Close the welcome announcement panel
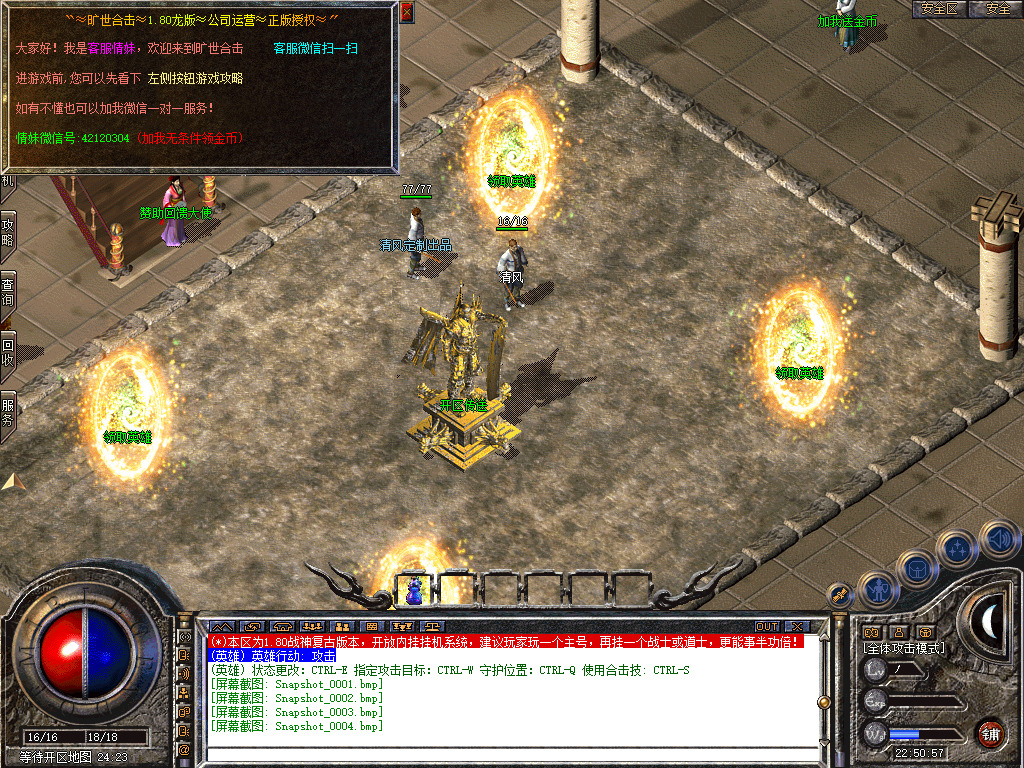1024x768 pixels. (x=406, y=13)
